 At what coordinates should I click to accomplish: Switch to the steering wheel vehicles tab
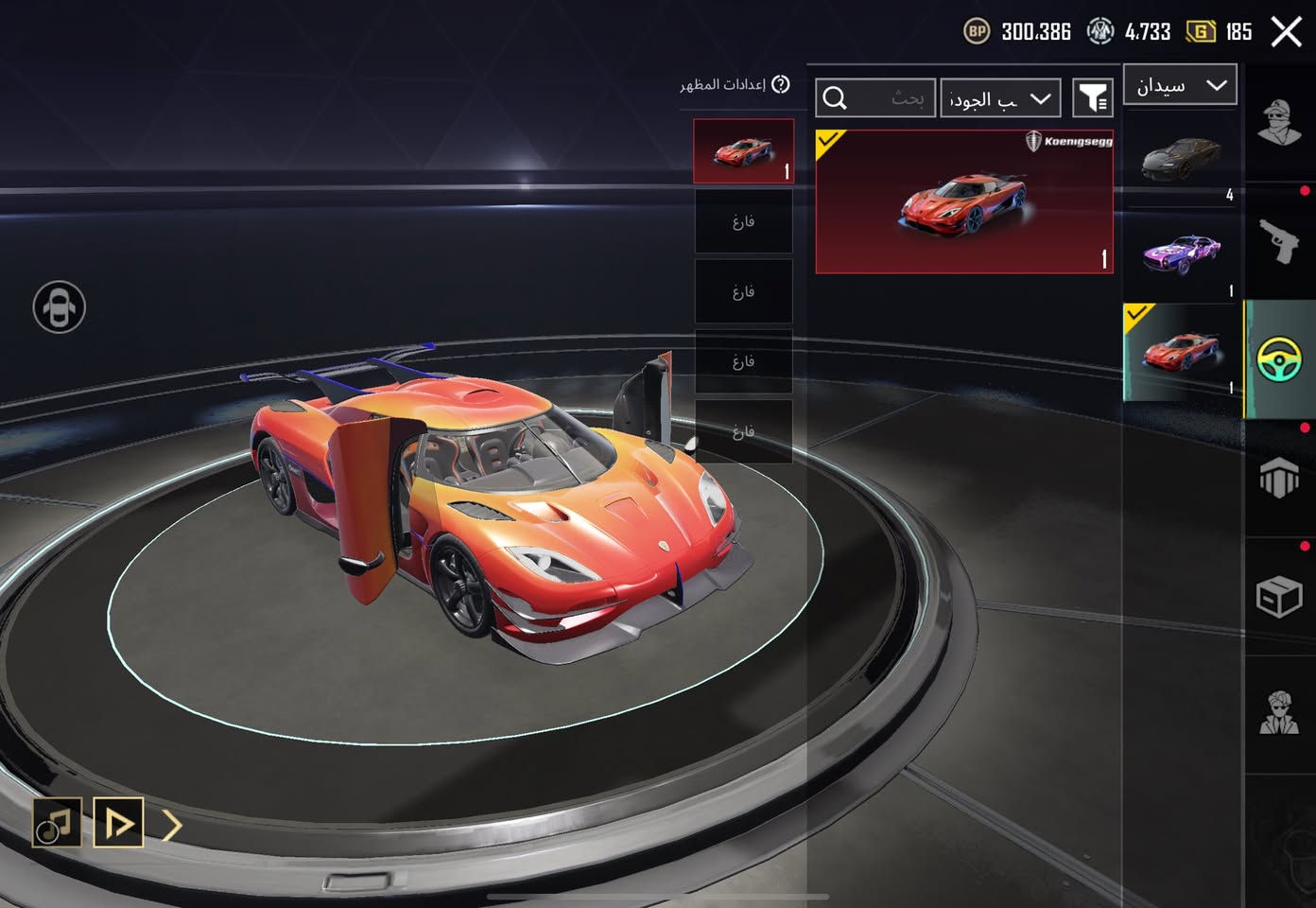click(1279, 359)
